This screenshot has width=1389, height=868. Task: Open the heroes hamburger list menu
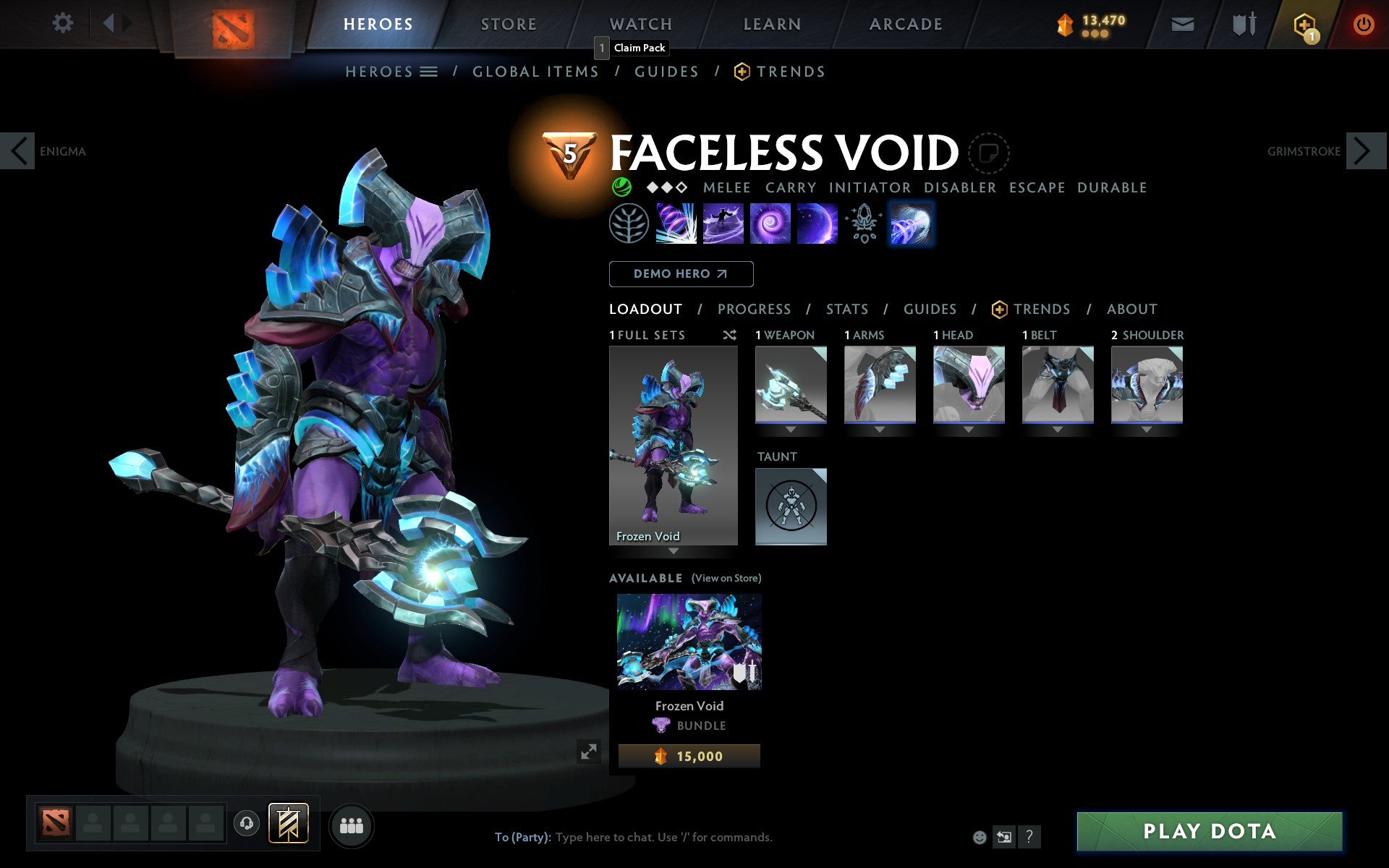coord(430,71)
